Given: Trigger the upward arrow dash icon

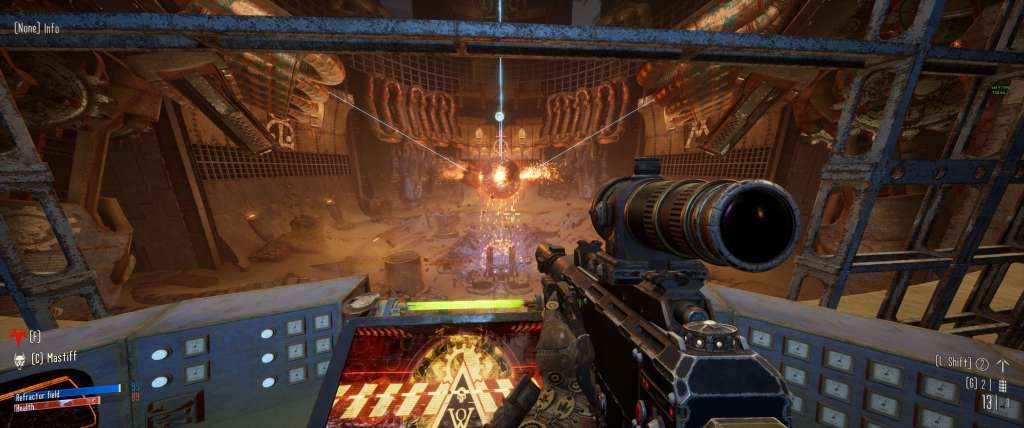Looking at the screenshot, I should 1002,364.
